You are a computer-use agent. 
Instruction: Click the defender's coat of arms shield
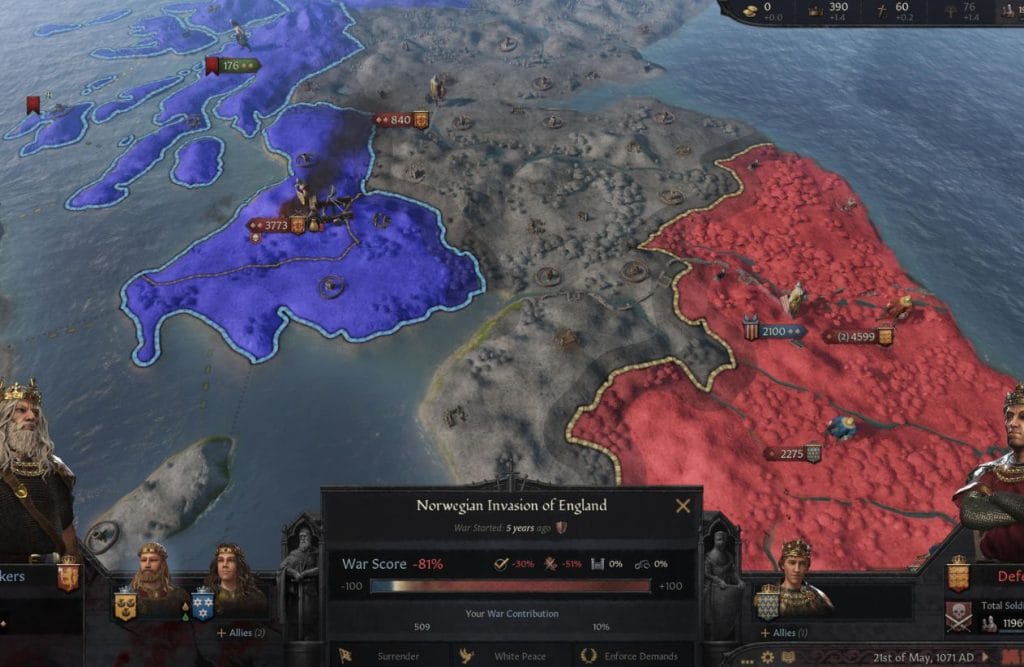tap(959, 575)
